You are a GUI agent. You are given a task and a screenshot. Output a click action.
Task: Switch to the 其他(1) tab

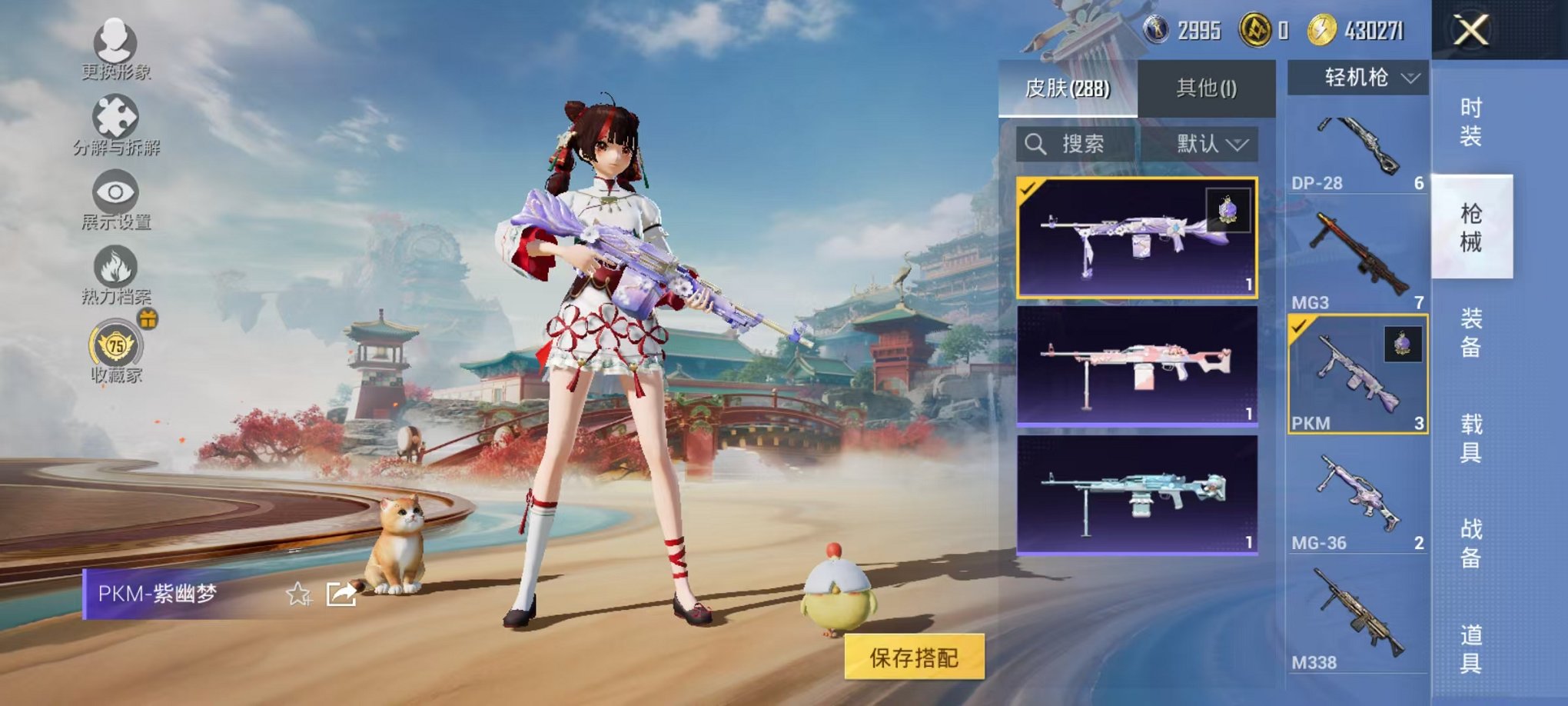click(1207, 89)
